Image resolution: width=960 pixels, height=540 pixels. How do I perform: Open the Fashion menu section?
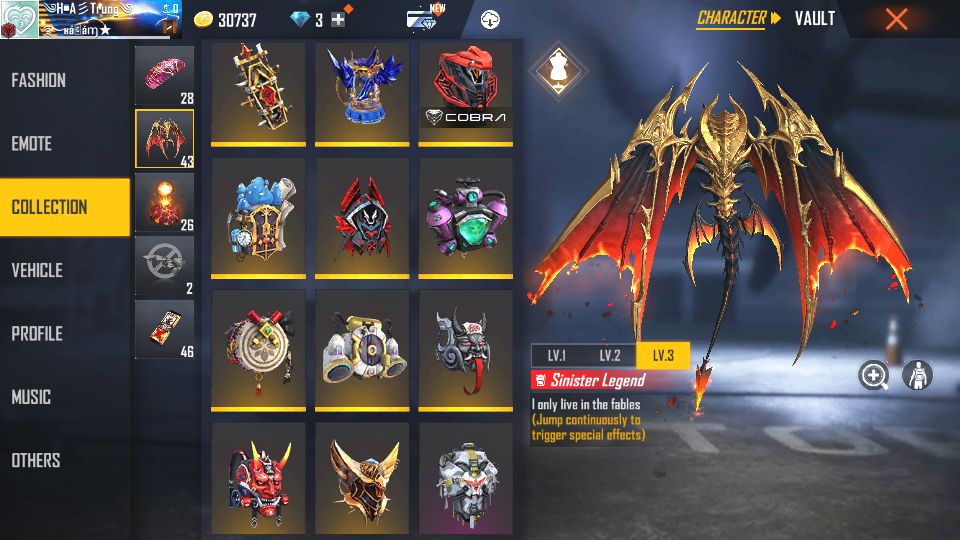(x=40, y=80)
